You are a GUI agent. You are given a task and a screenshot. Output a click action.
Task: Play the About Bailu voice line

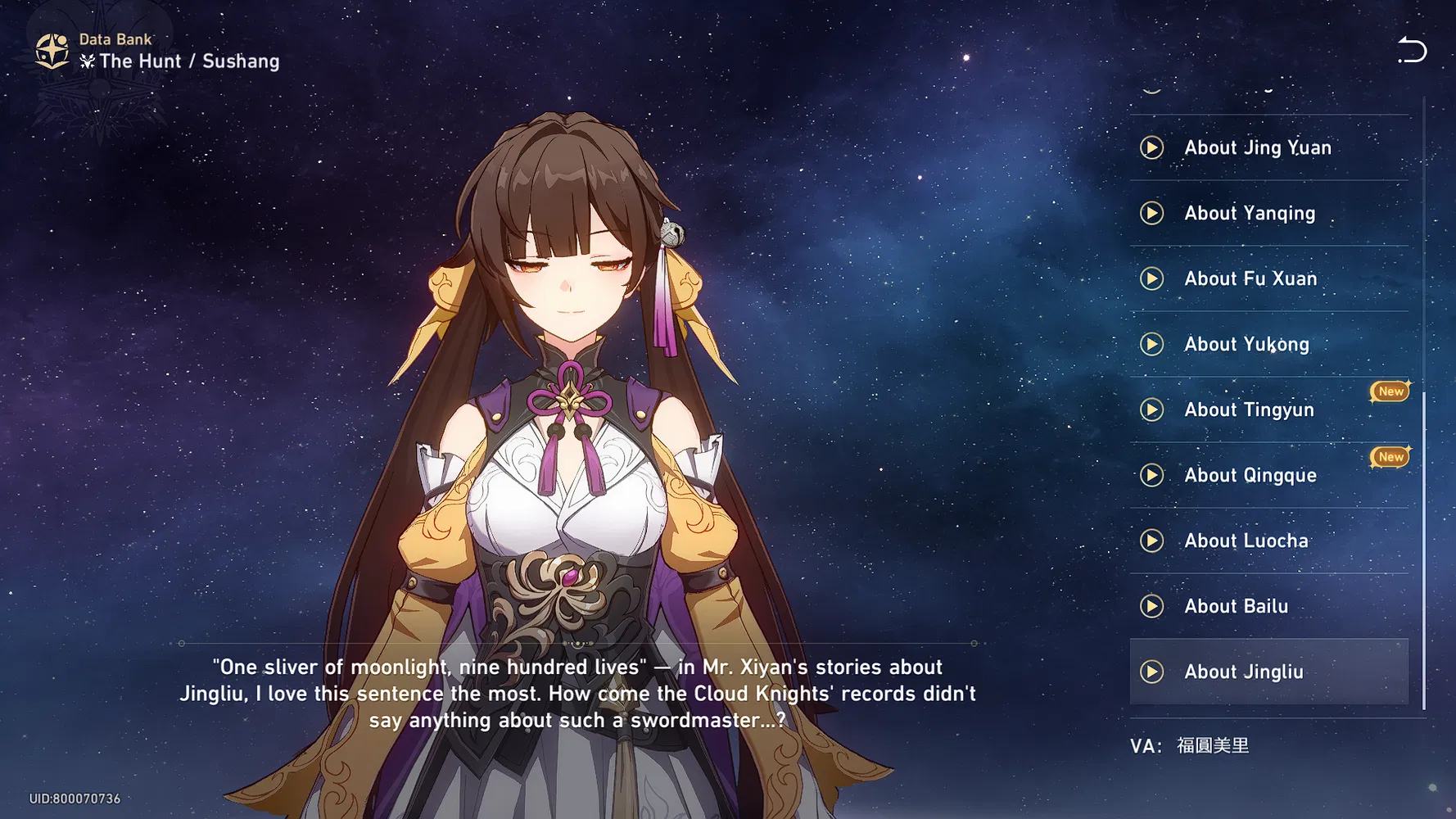point(1152,606)
